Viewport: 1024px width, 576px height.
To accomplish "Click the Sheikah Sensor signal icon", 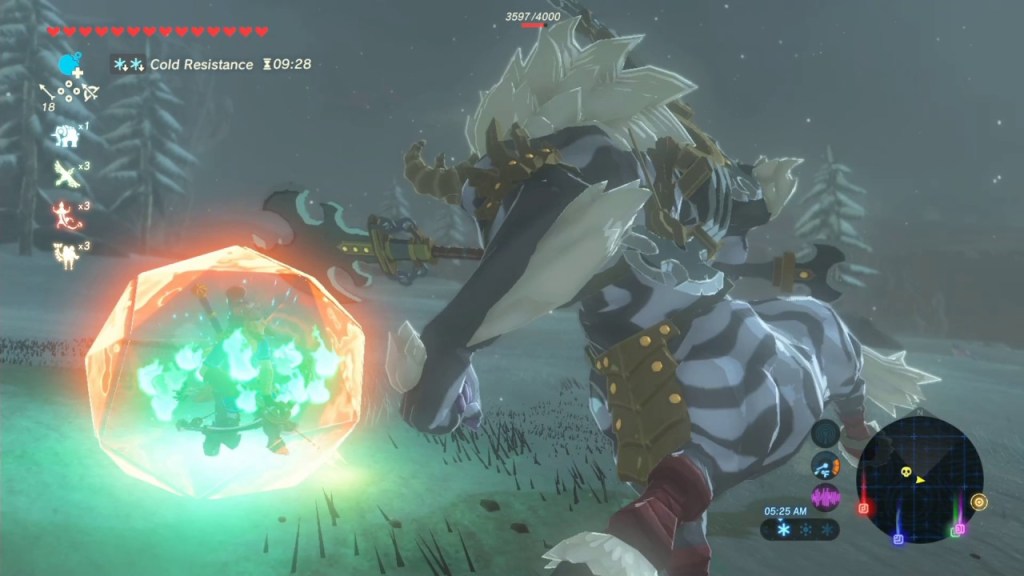I will [826, 433].
